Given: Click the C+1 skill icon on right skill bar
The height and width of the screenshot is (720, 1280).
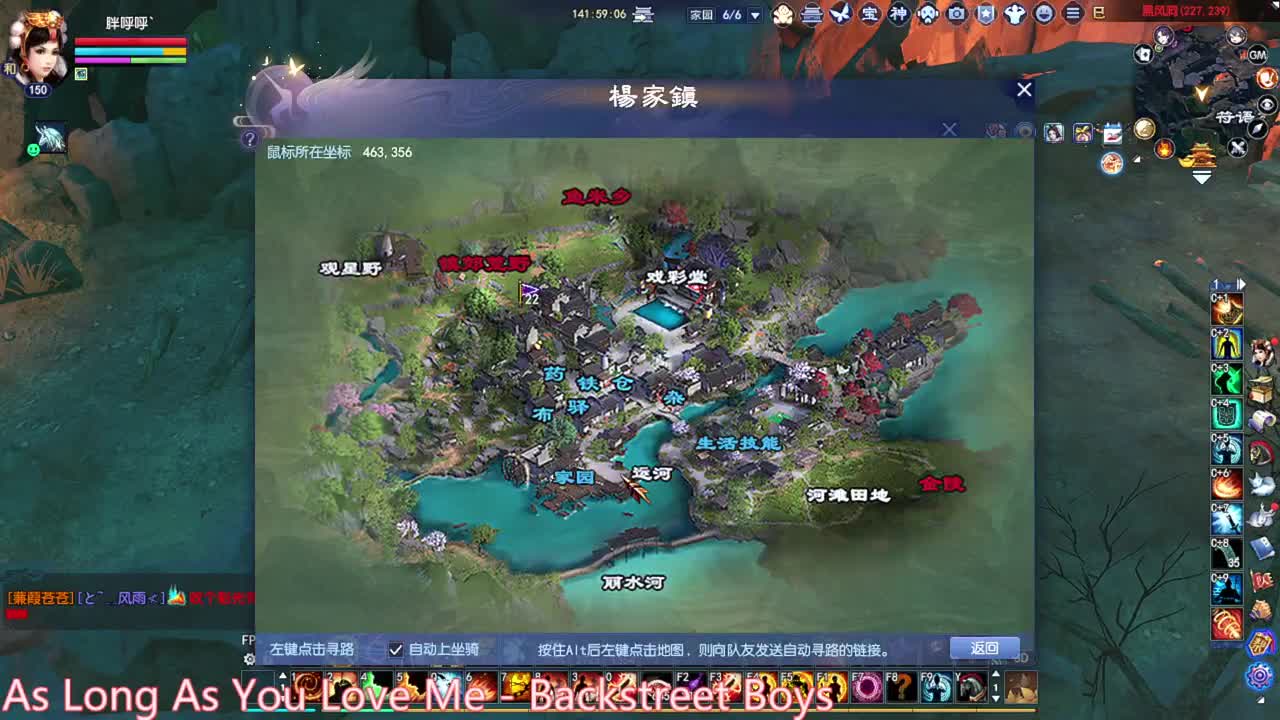Looking at the screenshot, I should pyautogui.click(x=1227, y=311).
